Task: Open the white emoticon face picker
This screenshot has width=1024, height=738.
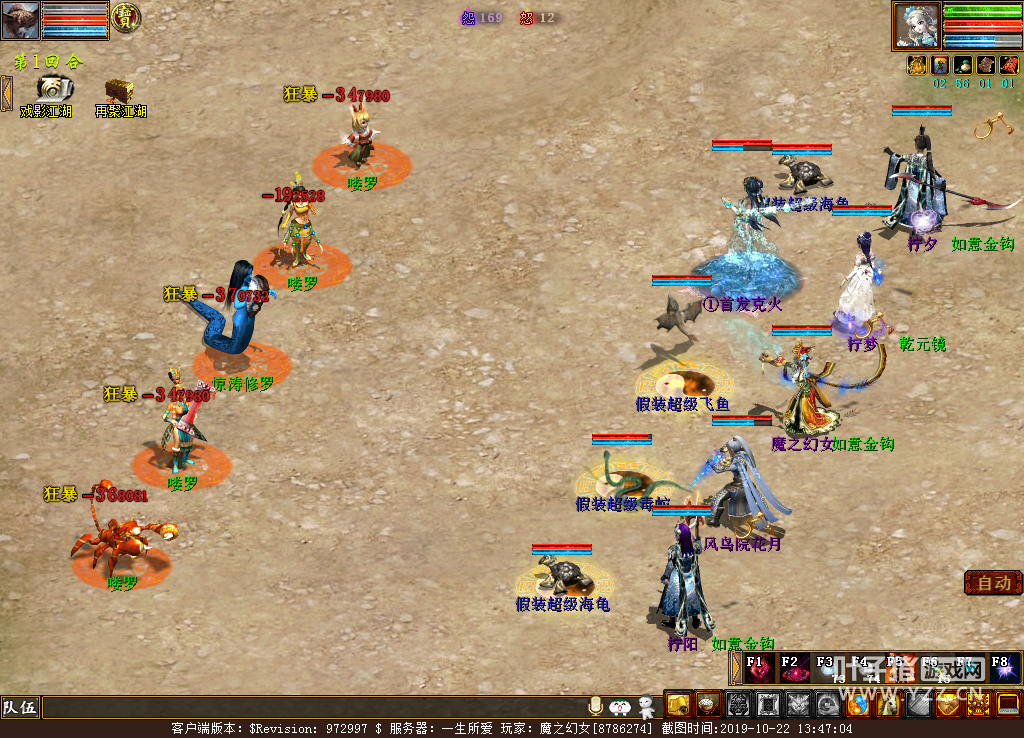Action: pos(620,707)
